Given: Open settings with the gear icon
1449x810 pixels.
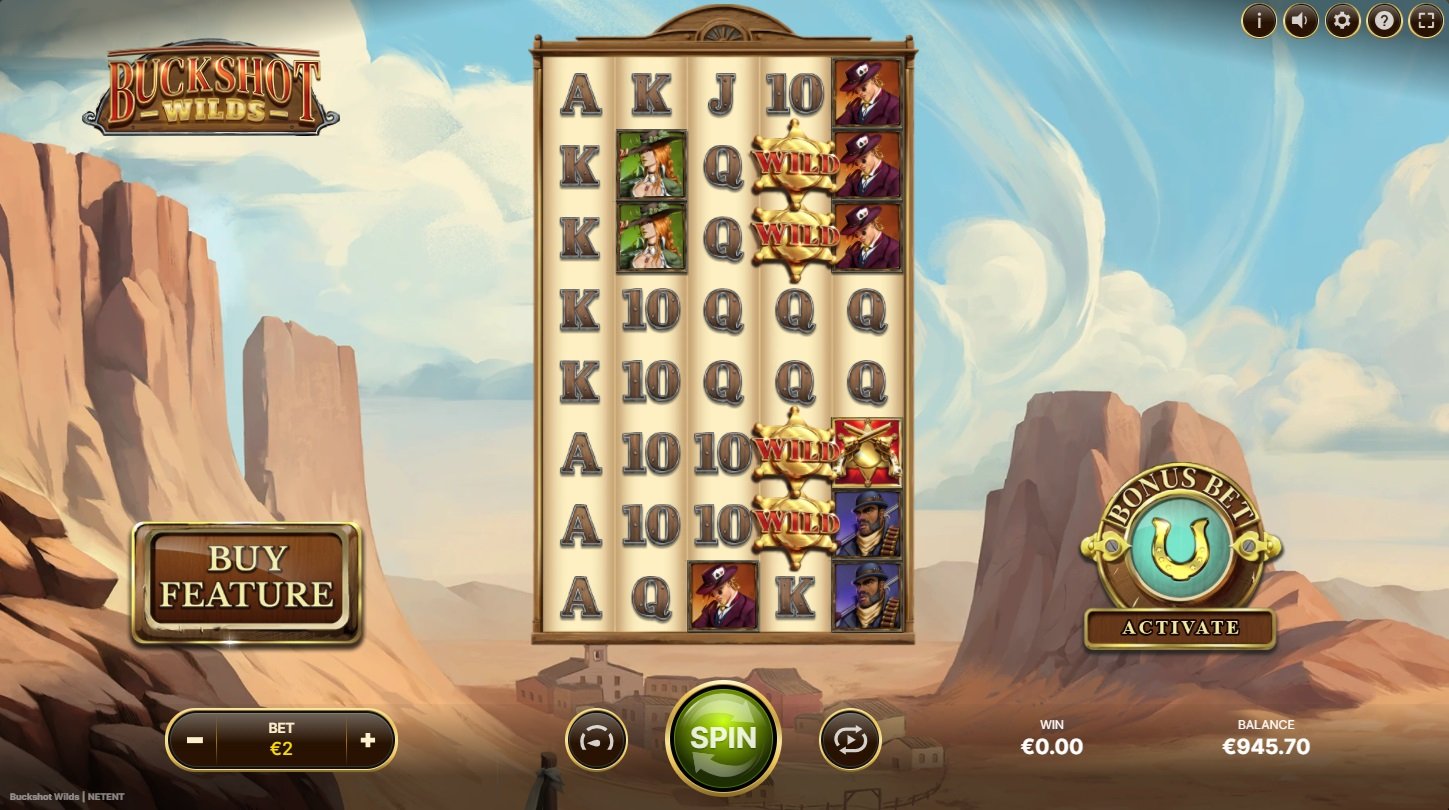Looking at the screenshot, I should [1342, 20].
